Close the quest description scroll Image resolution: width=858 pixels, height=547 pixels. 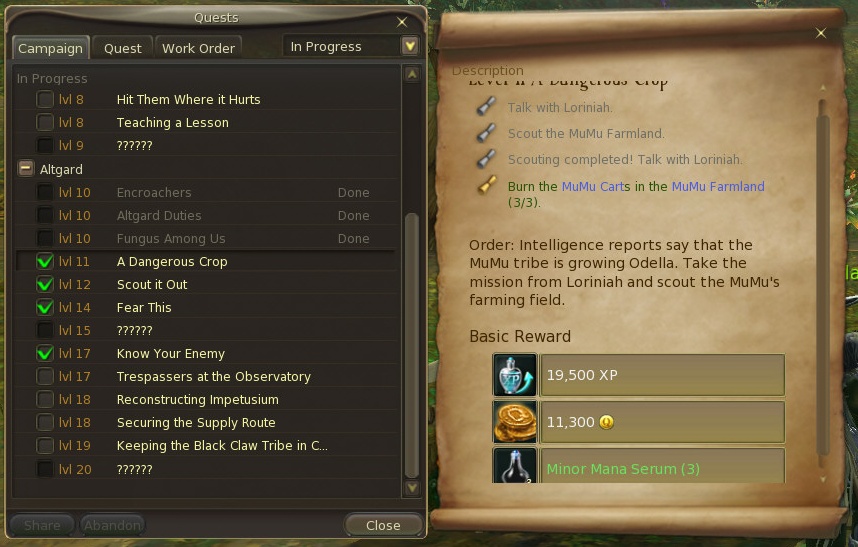pyautogui.click(x=821, y=33)
